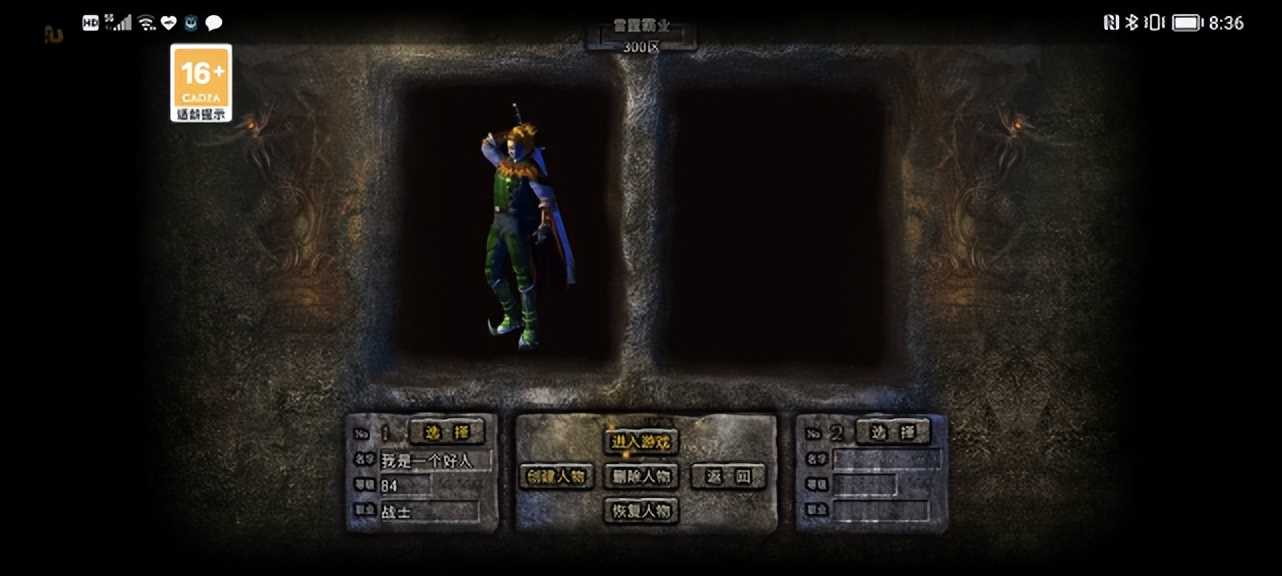Viewport: 1282px width, 576px height.
Task: Open 创建人物 to create a character
Action: (x=557, y=476)
